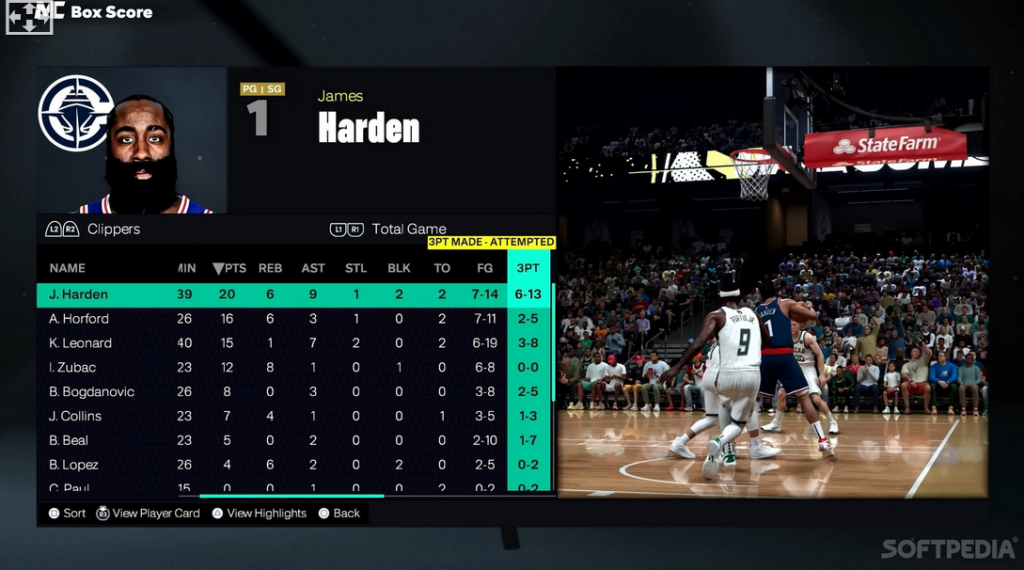Sort the table by PTS column

point(230,268)
